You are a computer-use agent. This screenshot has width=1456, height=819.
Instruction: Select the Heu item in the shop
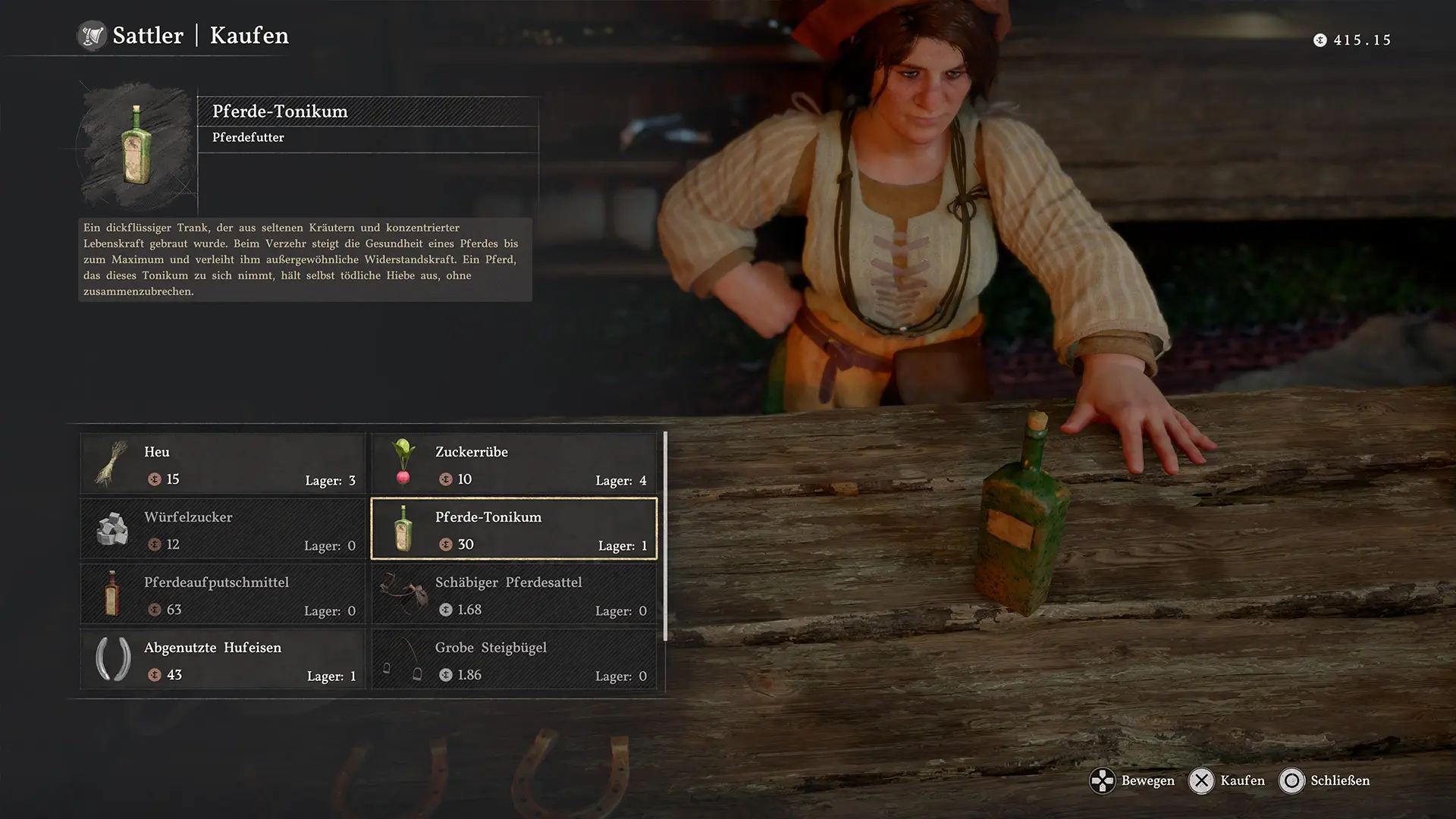pos(223,463)
